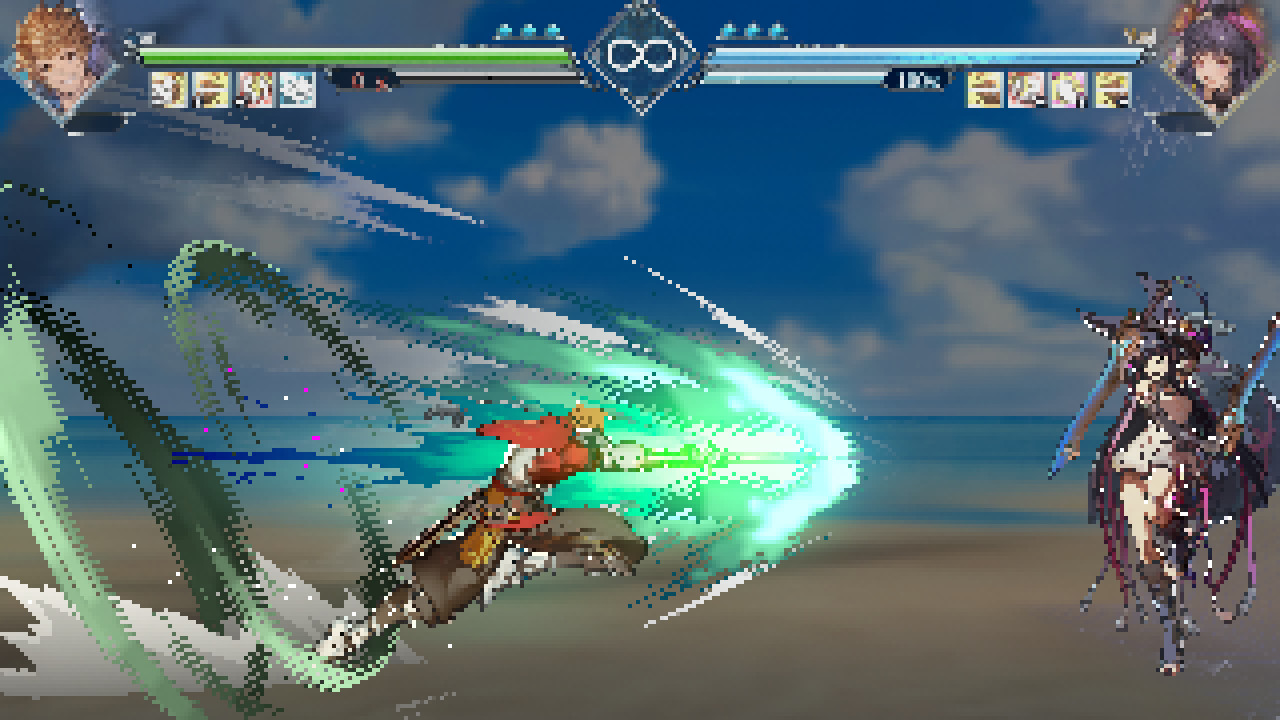Select the pink third skill icon on the right HUD

click(1069, 90)
